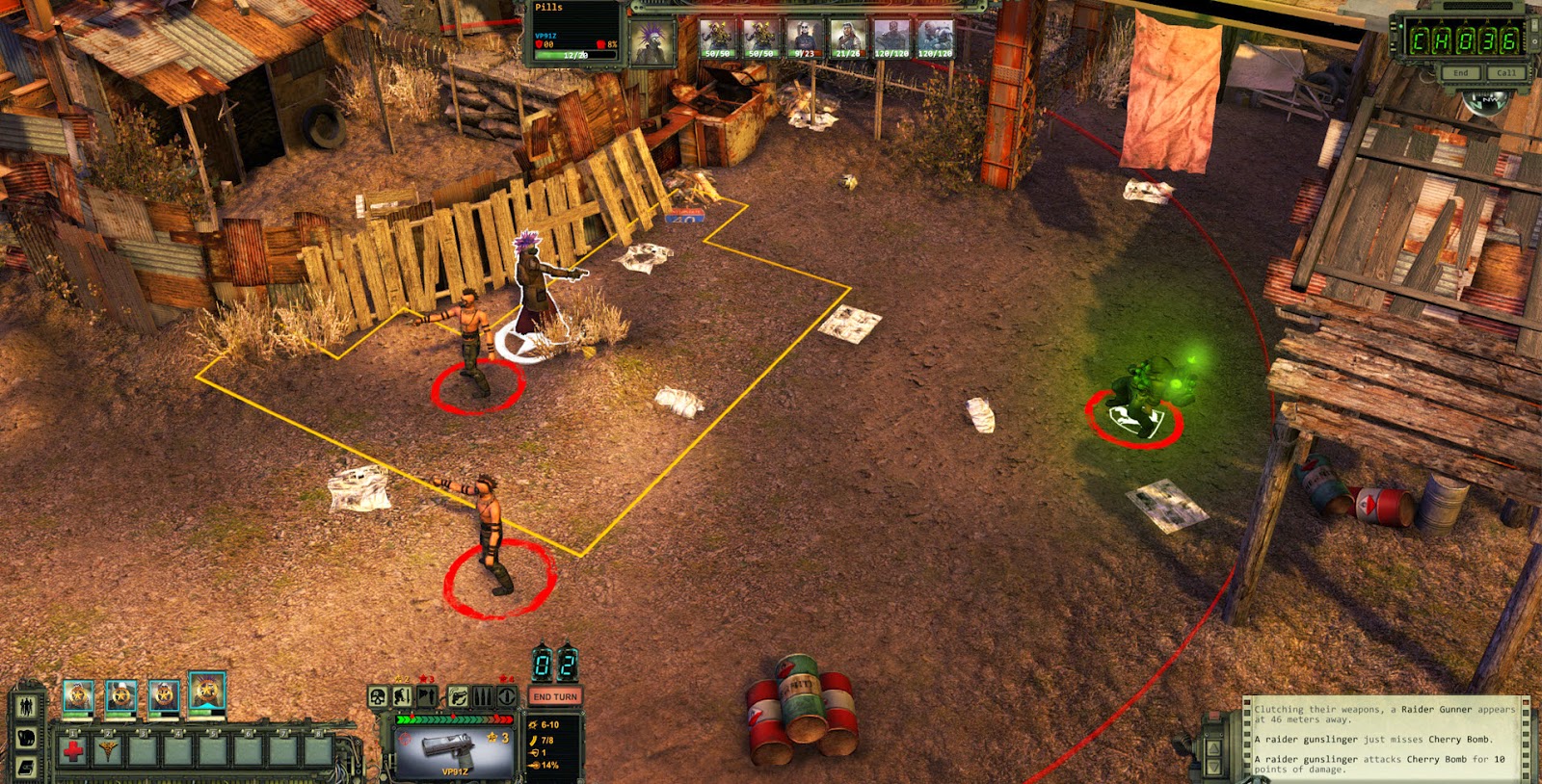Use the red cross medkit in hotbar slot 1
Viewport: 1542px width, 784px height.
click(73, 749)
